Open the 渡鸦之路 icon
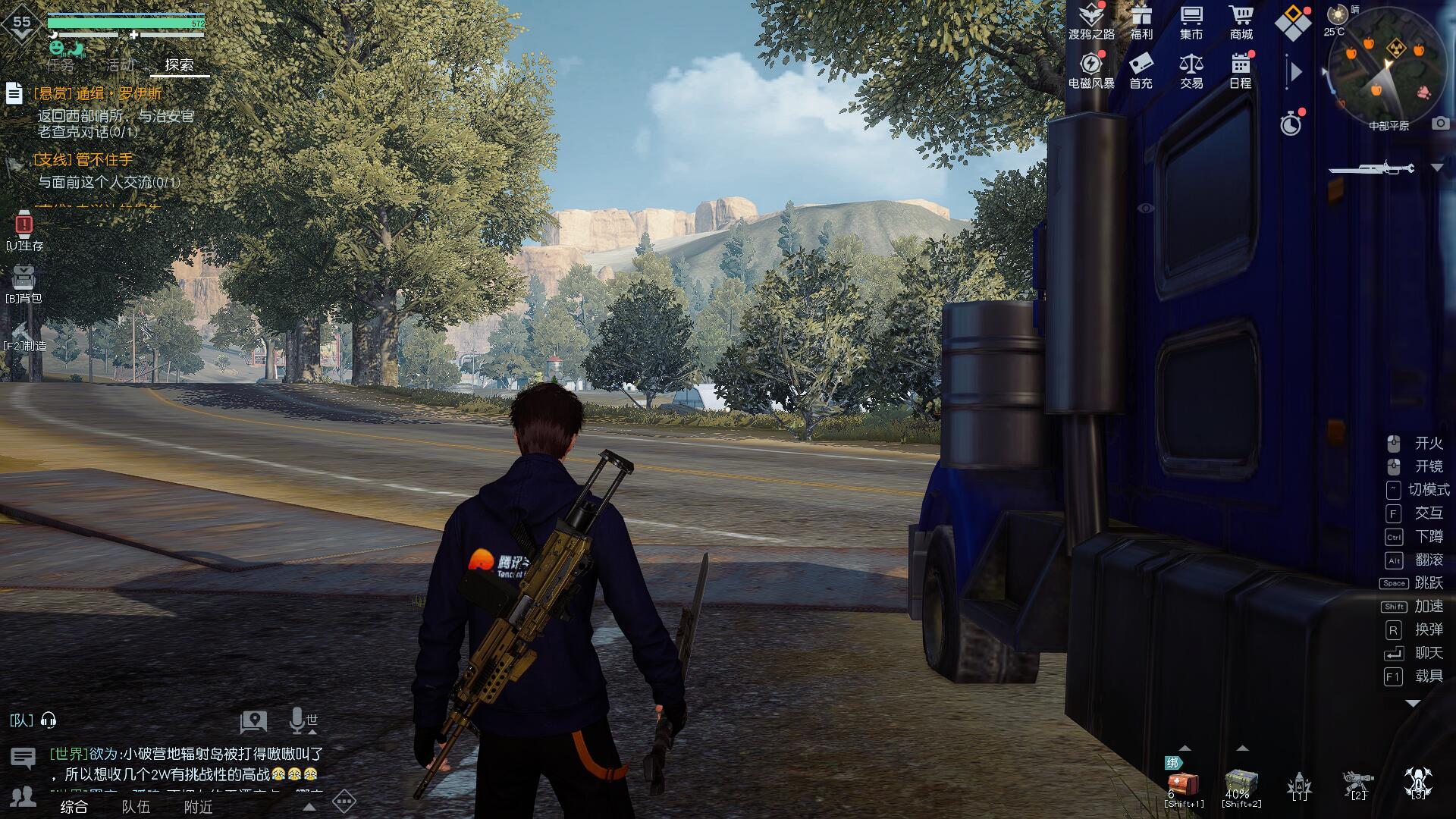 click(1091, 21)
